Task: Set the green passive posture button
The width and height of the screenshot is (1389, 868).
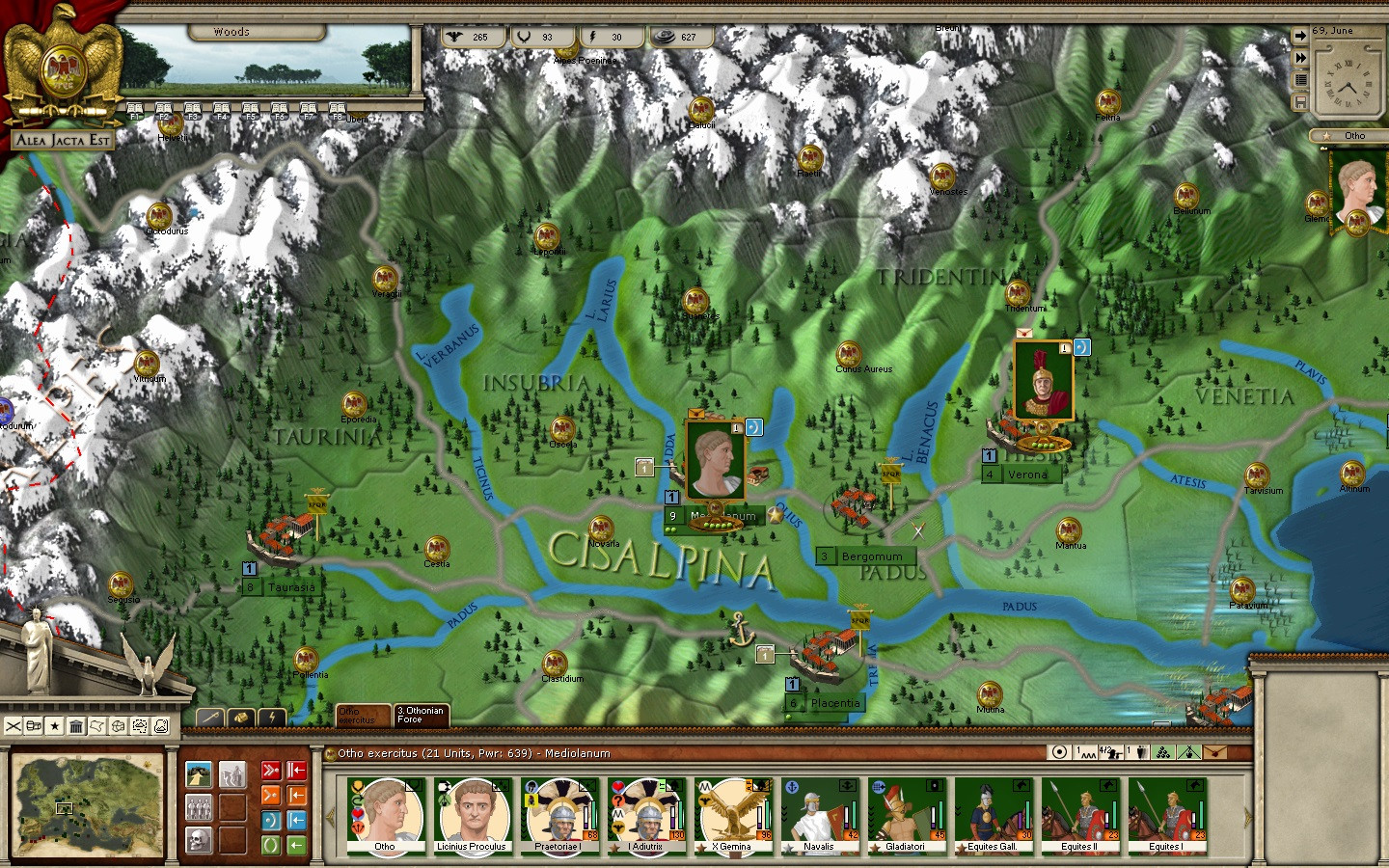Action: tap(271, 845)
